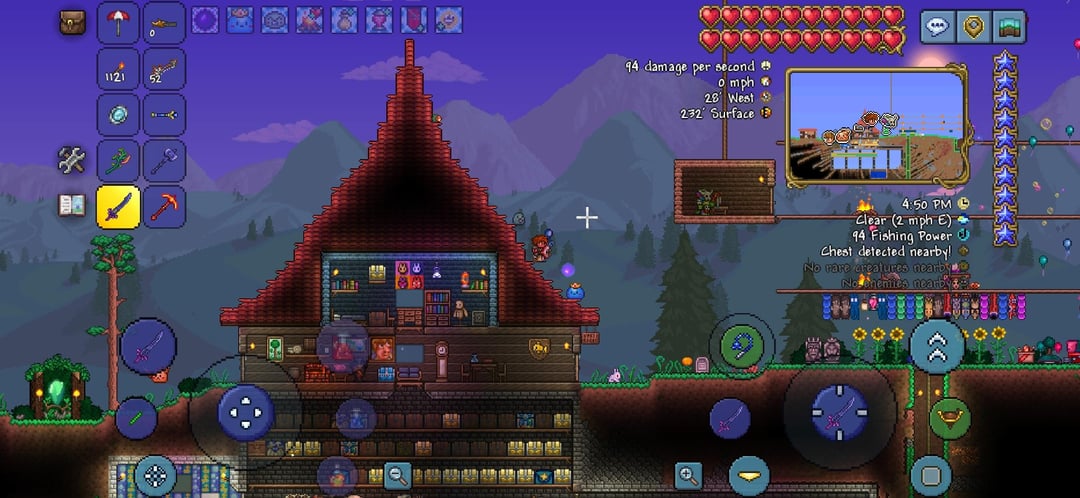Select the torch stack of 1121
Image resolution: width=1080 pixels, height=498 pixels.
(118, 69)
